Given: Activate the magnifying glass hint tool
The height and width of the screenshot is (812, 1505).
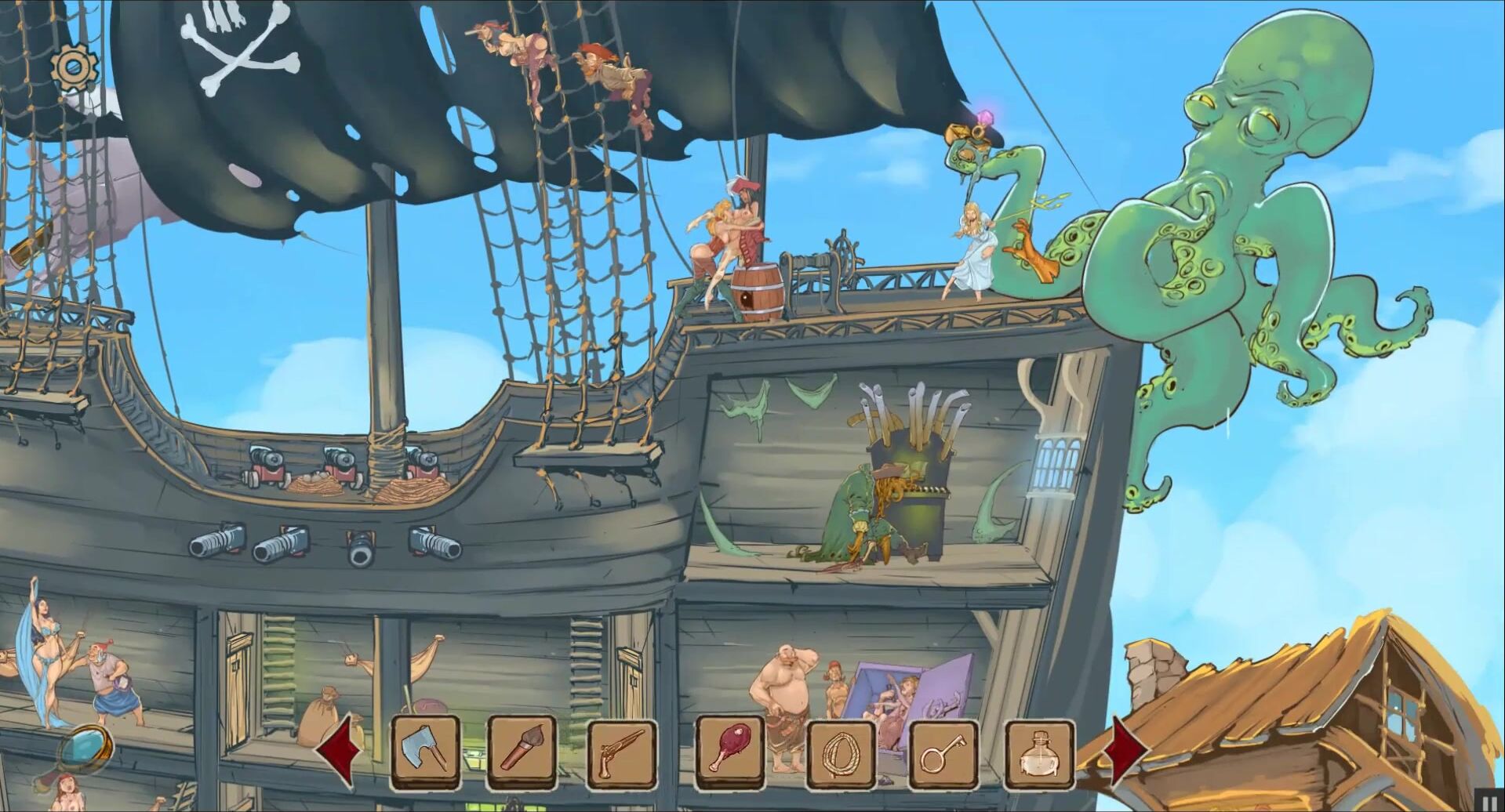Looking at the screenshot, I should point(85,750).
